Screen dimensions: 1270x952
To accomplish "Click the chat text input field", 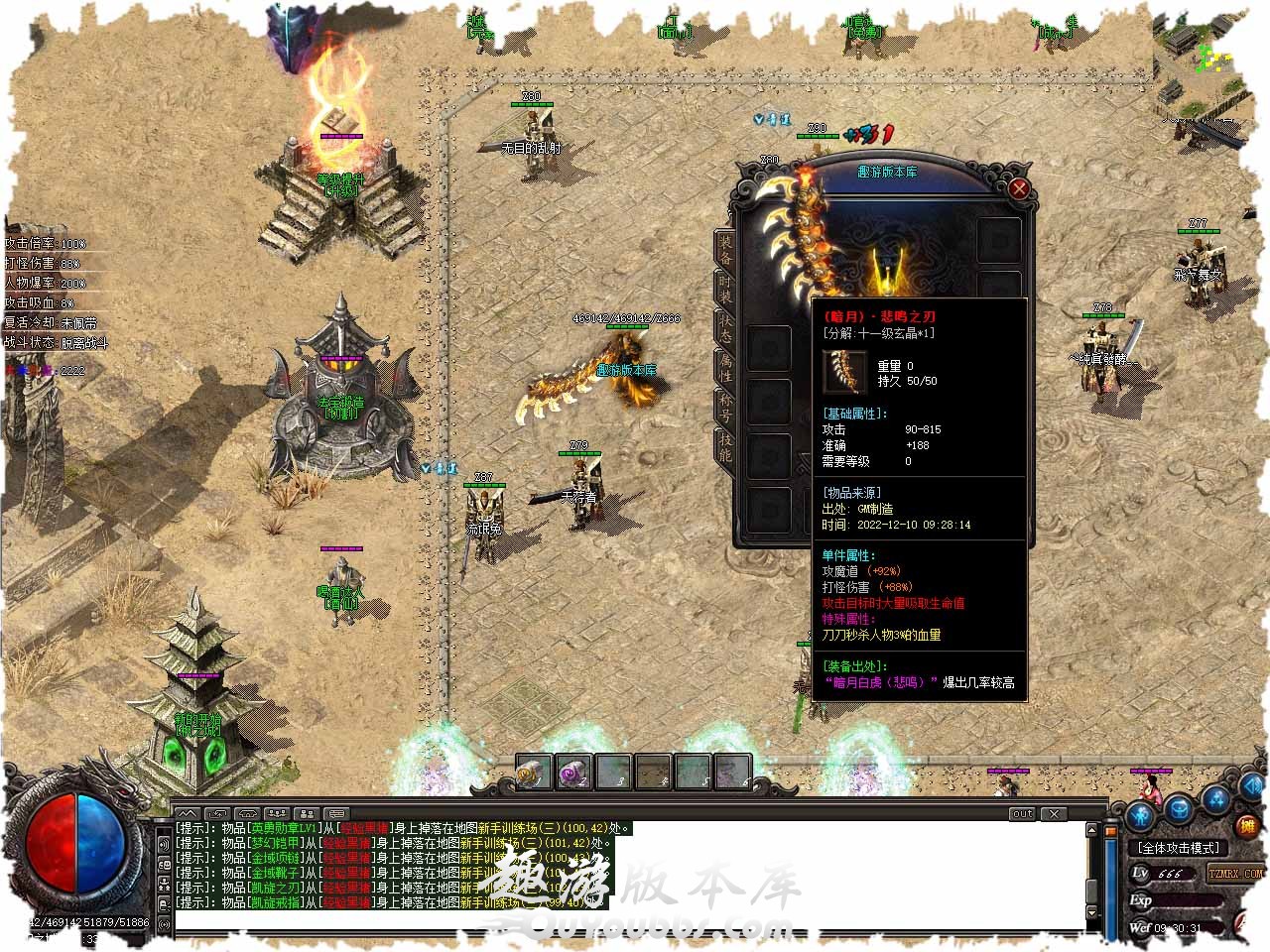I will pyautogui.click(x=625, y=922).
